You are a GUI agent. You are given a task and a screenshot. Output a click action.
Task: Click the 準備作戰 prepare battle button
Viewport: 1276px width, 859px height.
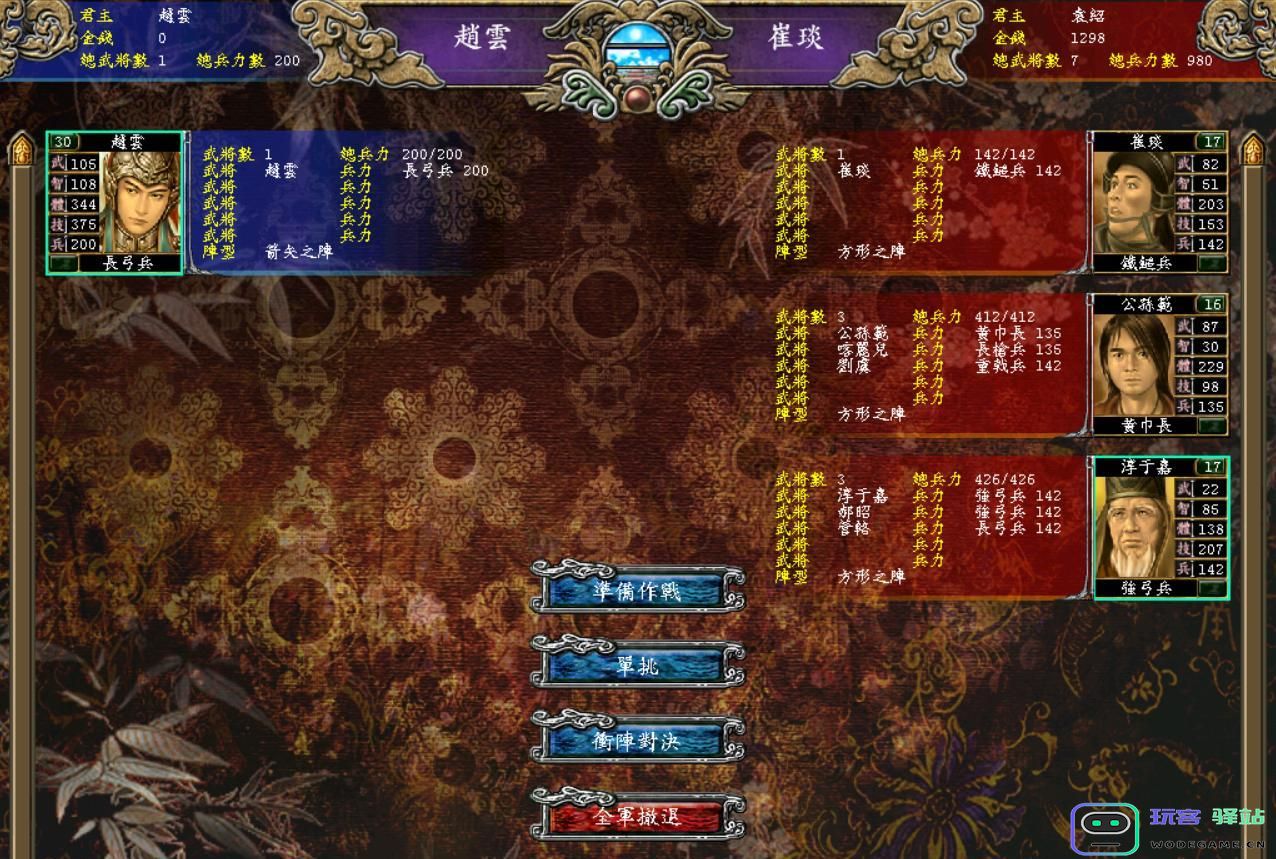pos(636,590)
